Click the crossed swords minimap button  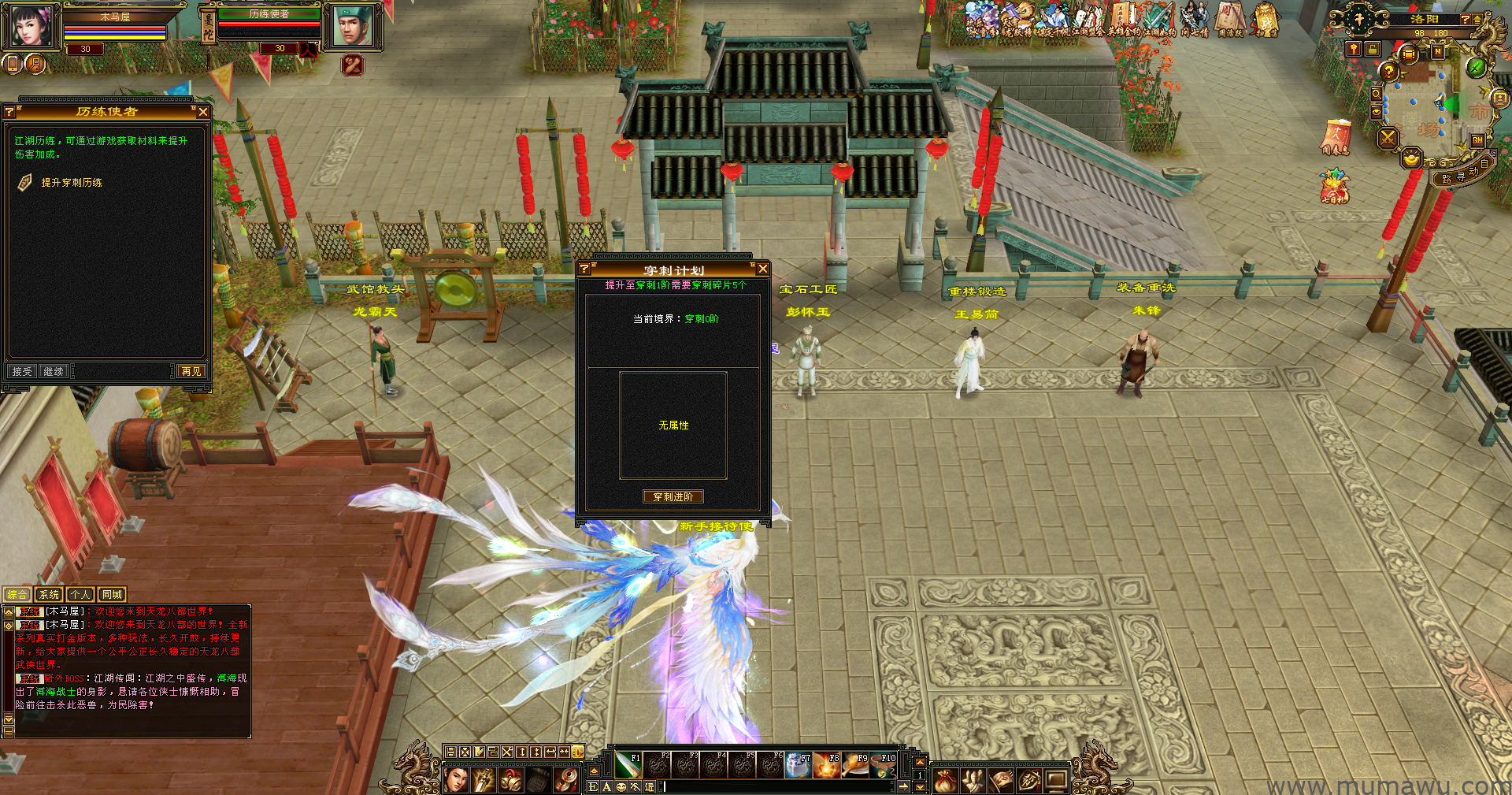click(1388, 139)
